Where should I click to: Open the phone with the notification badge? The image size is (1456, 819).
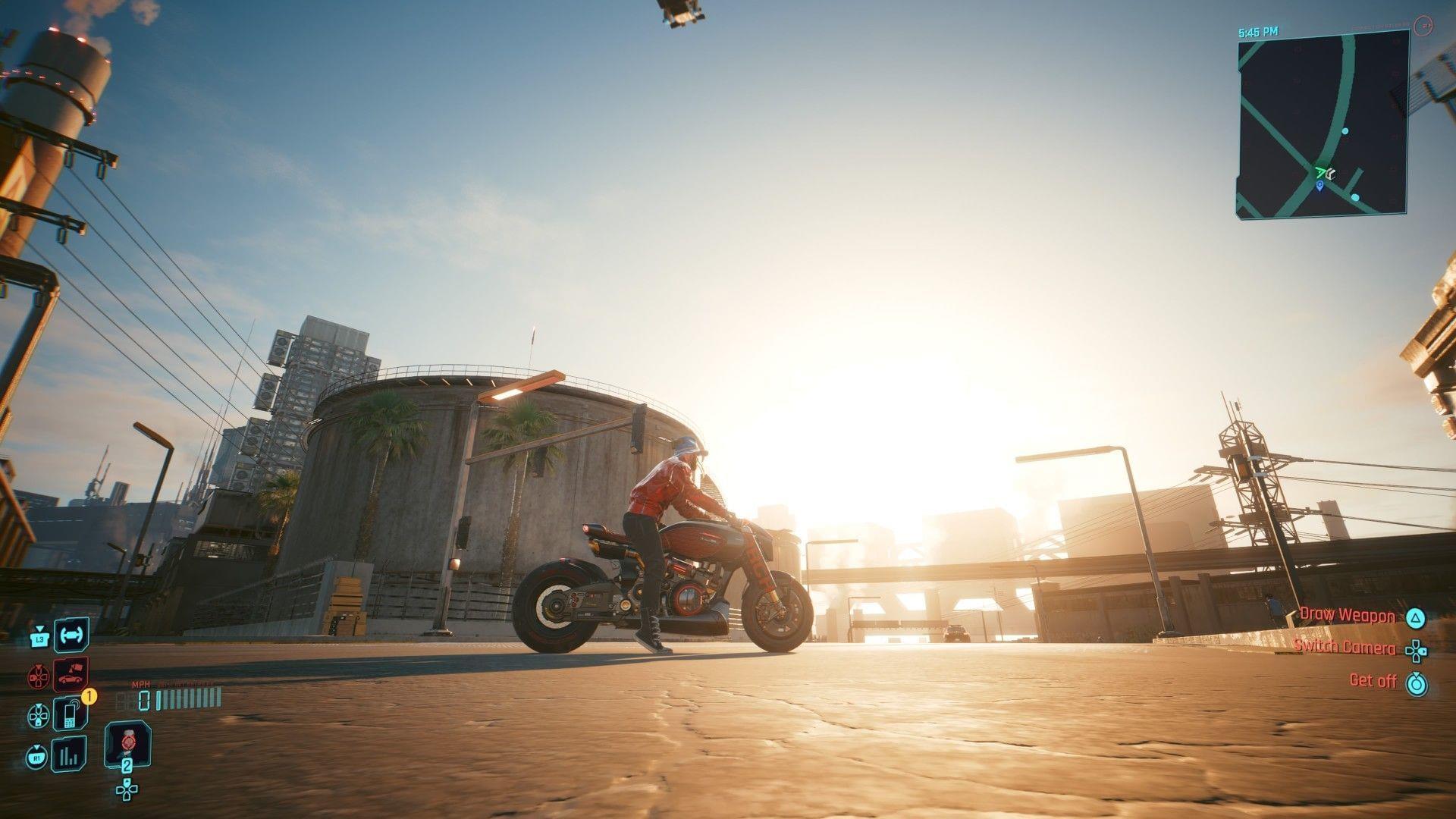[71, 714]
